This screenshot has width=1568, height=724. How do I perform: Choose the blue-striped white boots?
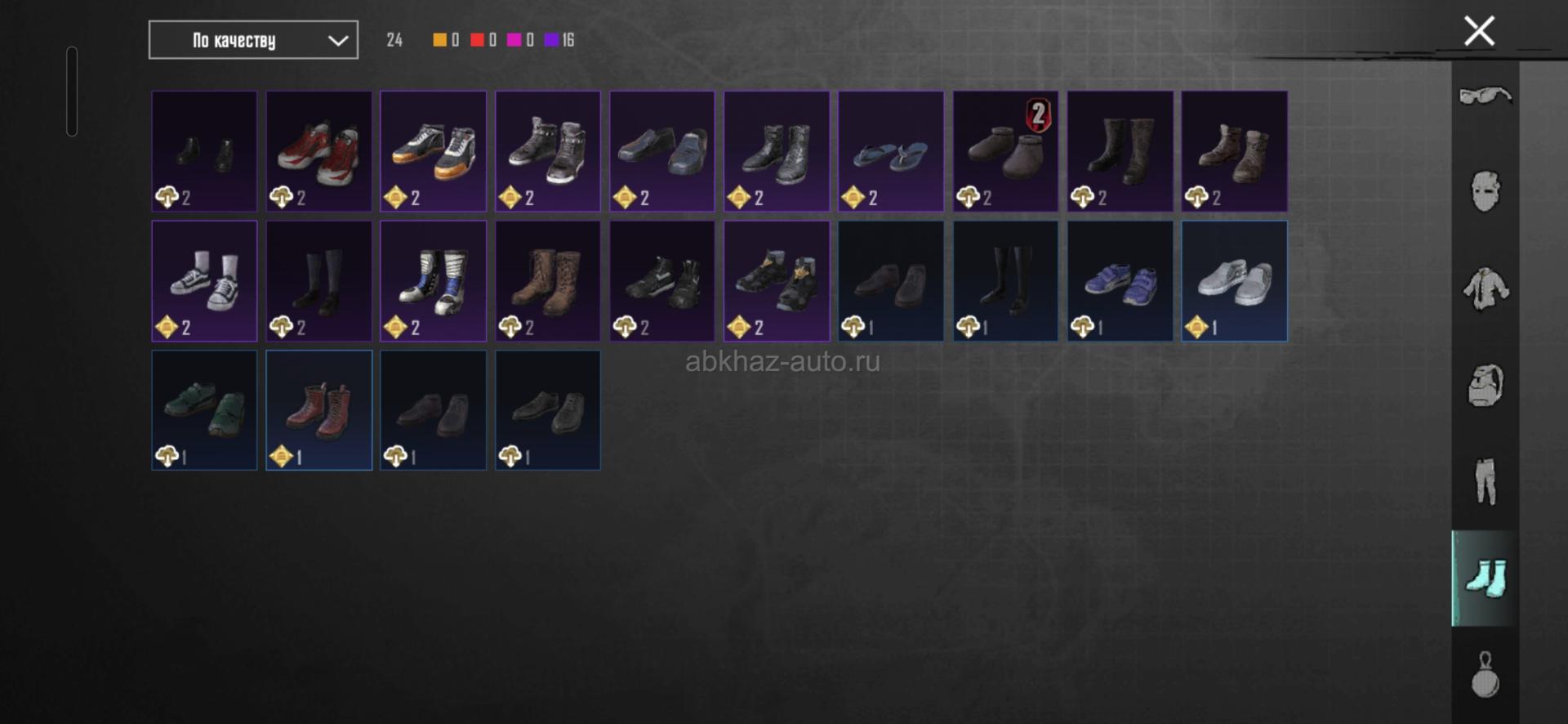click(434, 281)
